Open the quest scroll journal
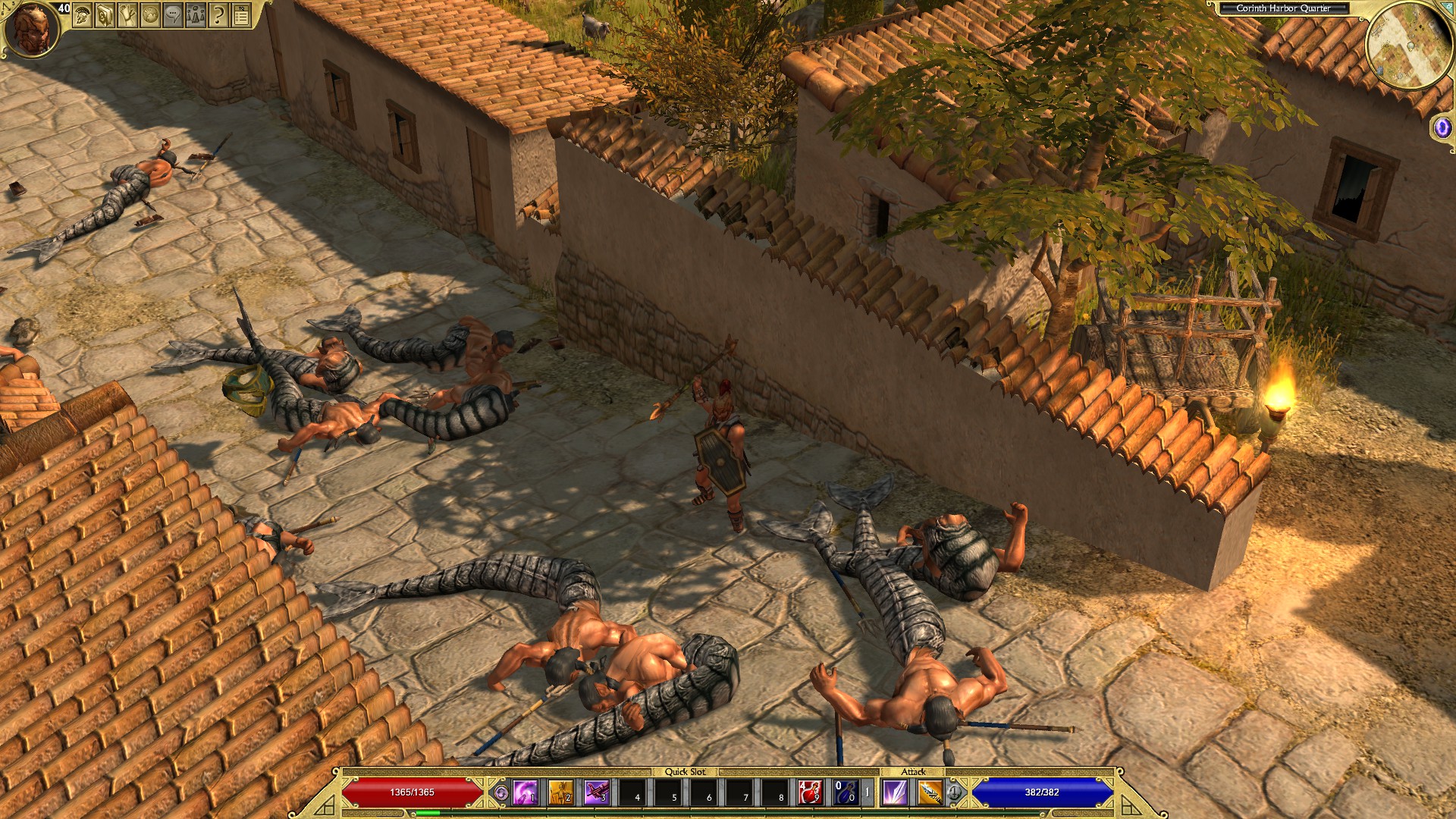 click(x=127, y=14)
